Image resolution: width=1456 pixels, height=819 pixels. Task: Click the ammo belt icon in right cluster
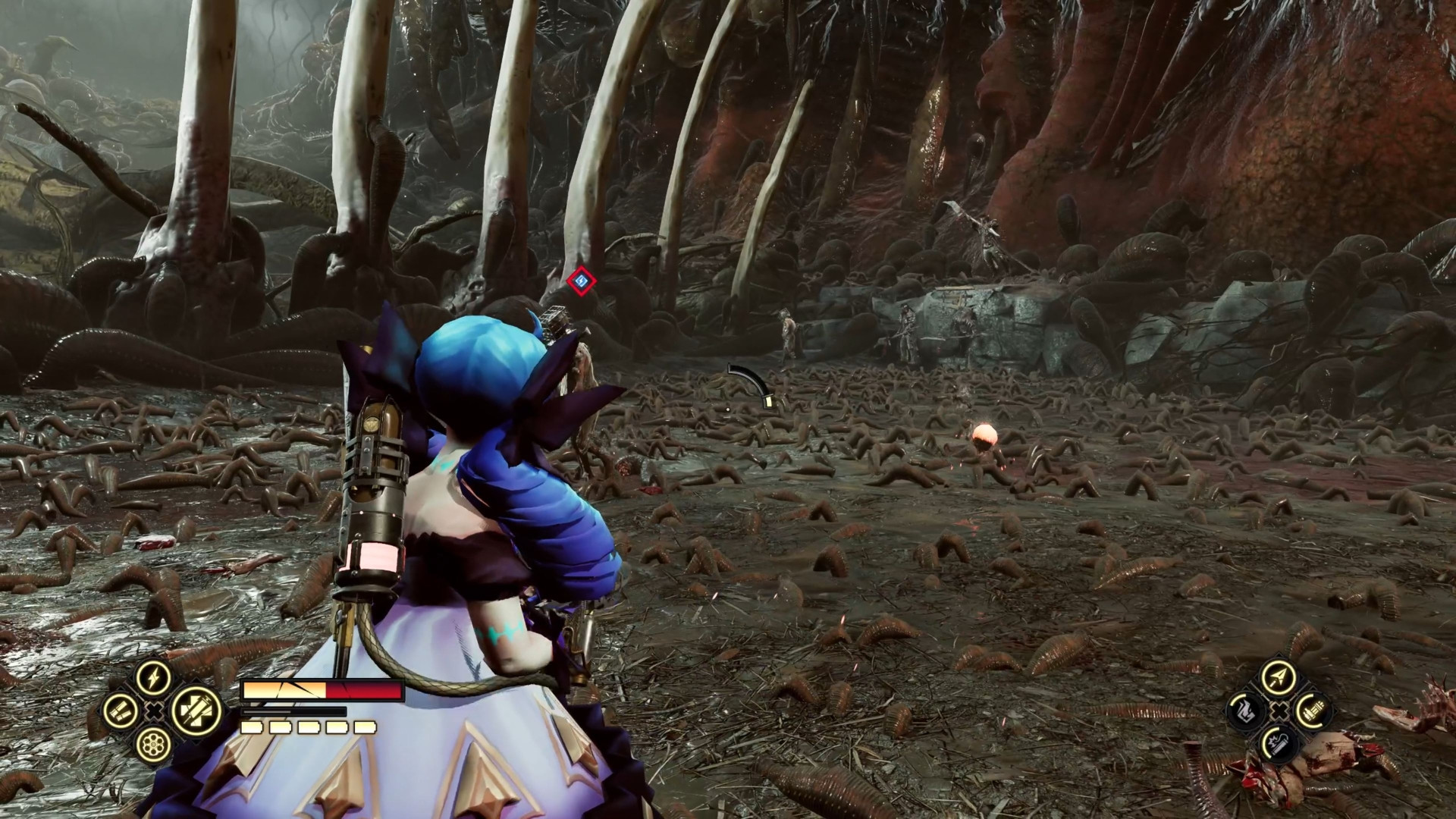pos(1313,710)
